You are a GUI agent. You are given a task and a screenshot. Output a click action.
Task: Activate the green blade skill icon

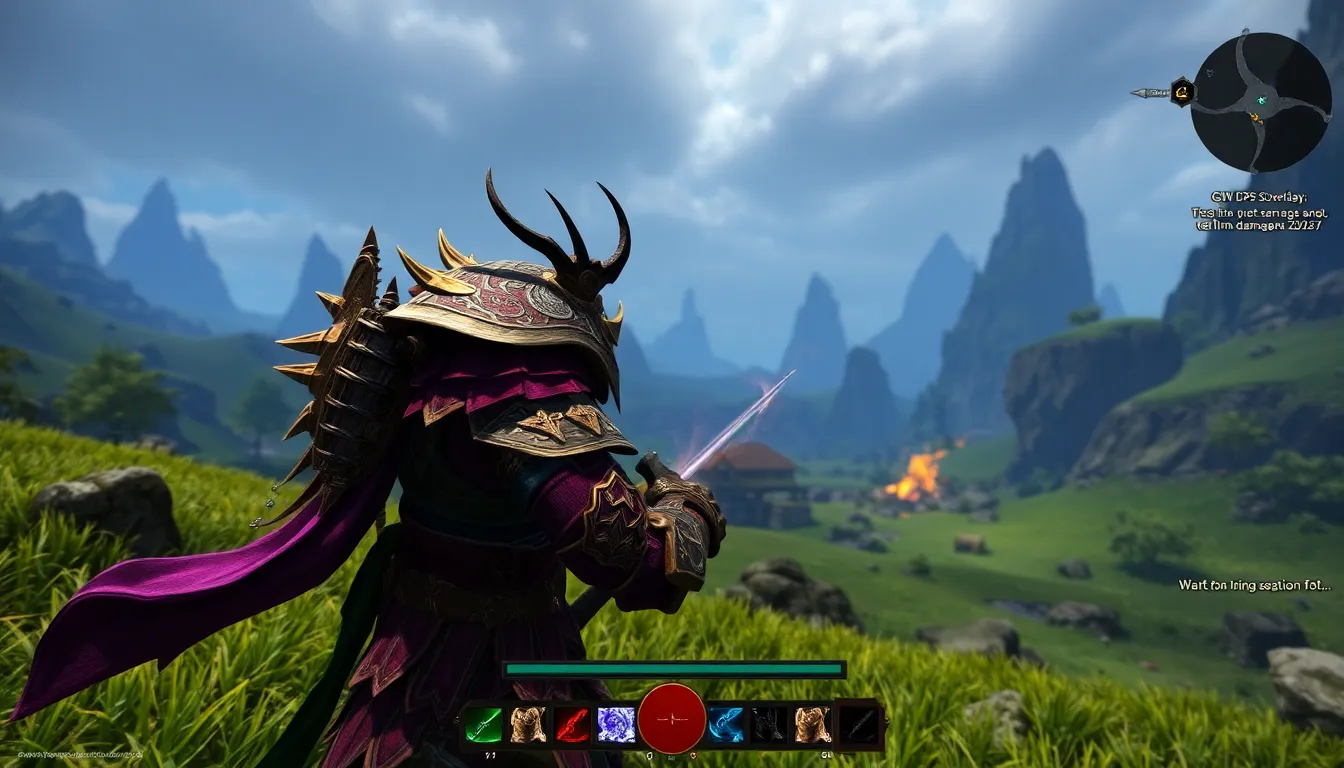coord(484,724)
